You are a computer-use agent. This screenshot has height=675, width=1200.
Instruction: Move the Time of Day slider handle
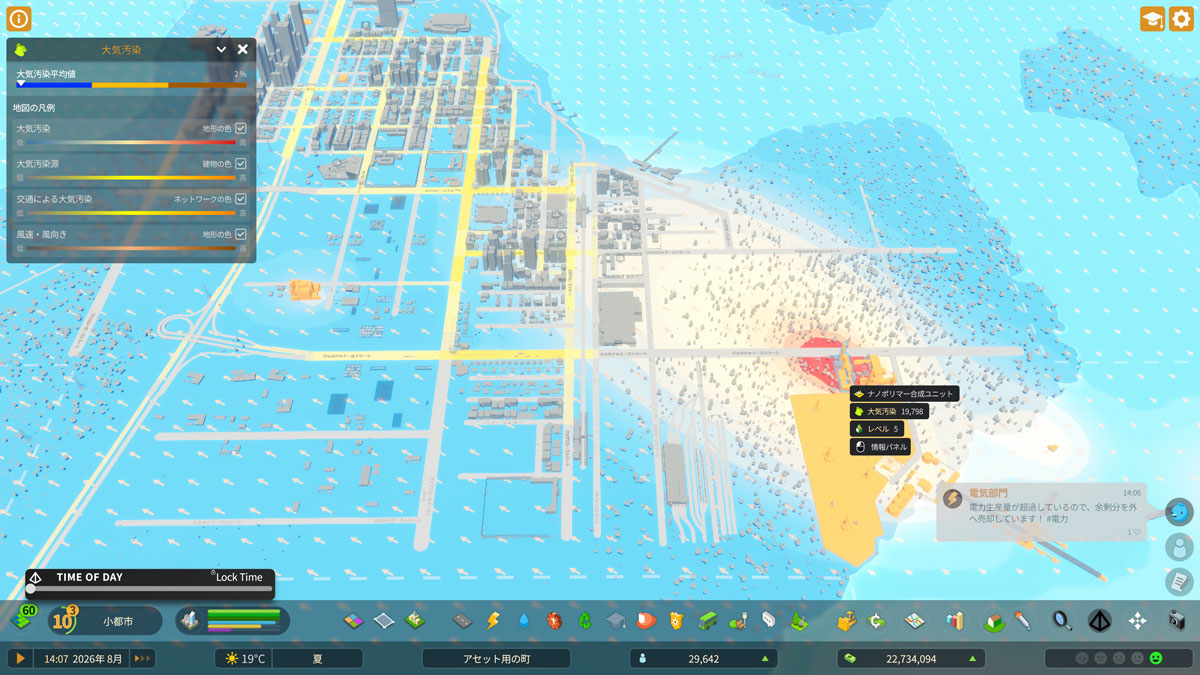(31, 589)
